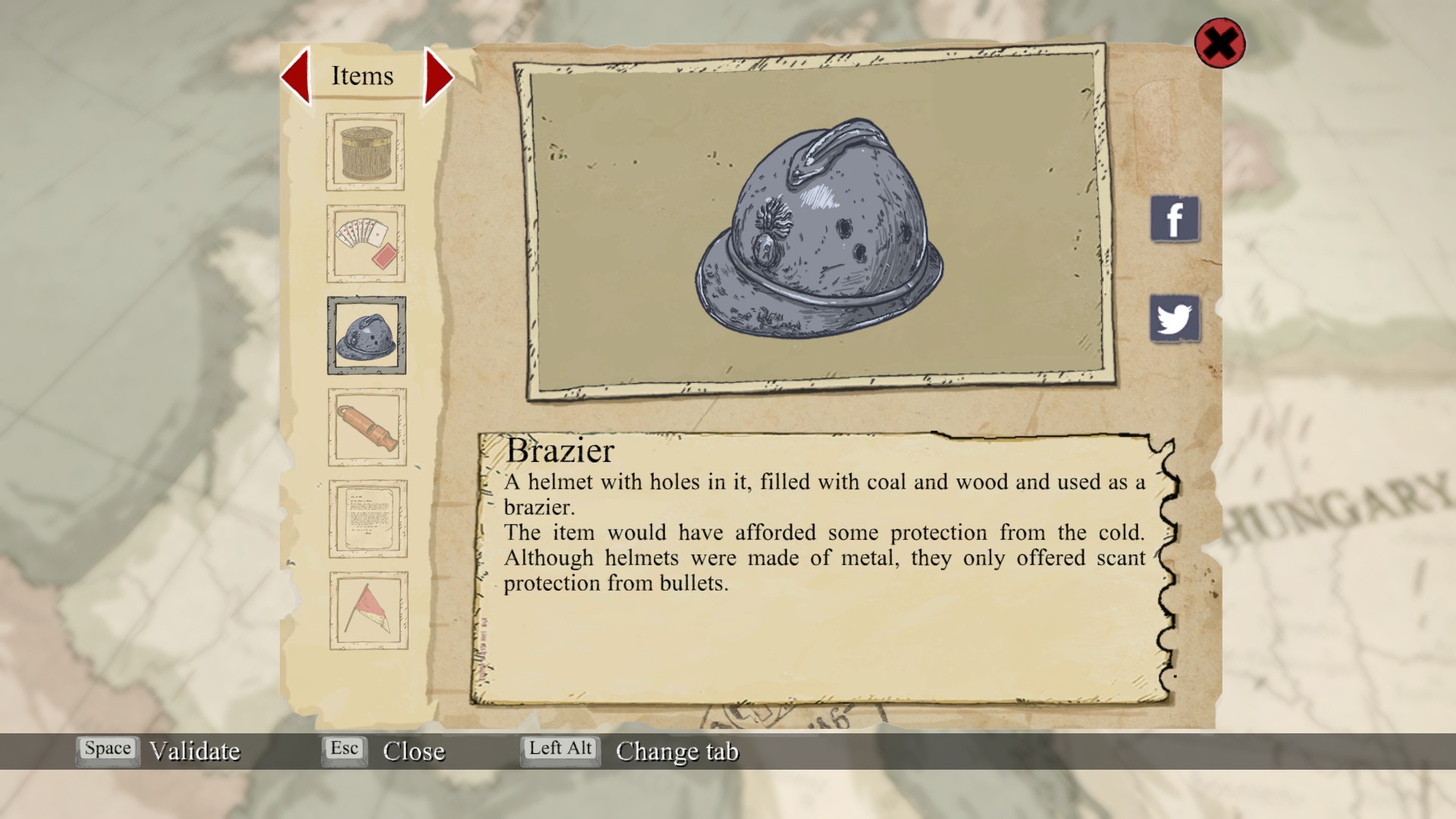Share on Twitter
1456x819 pixels.
point(1175,318)
